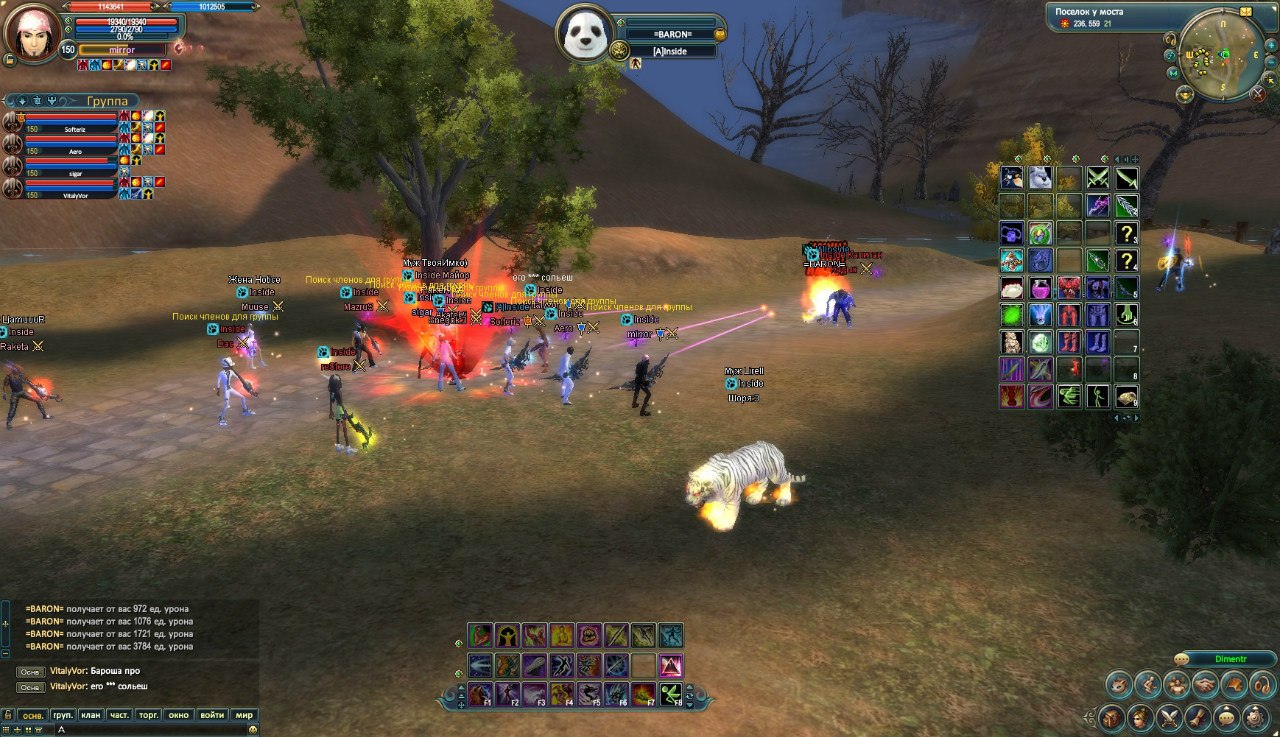
Task: Click the handshake menu icon
Action: coord(1206,685)
